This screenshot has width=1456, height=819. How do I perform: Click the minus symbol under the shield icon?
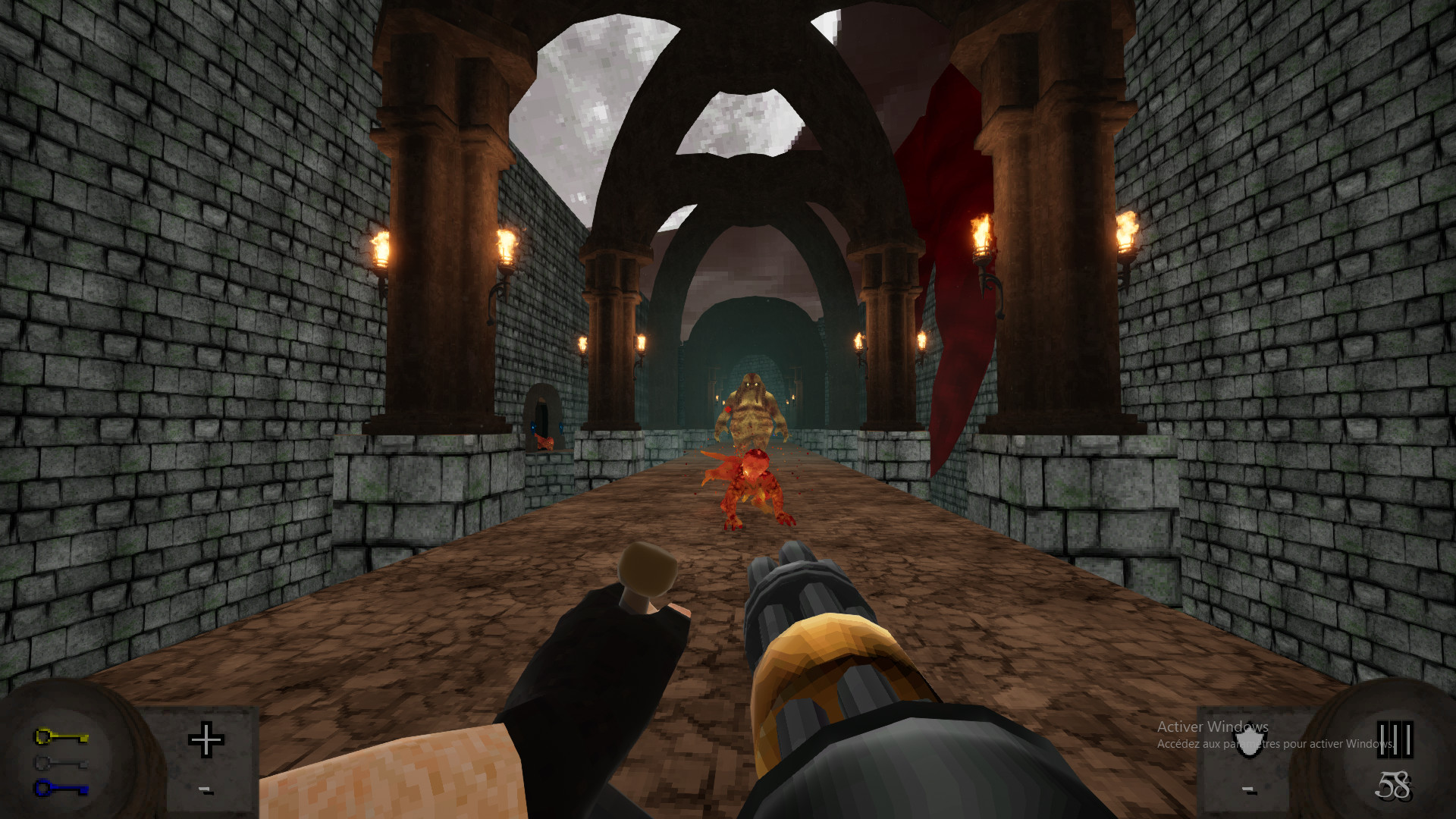1247,790
